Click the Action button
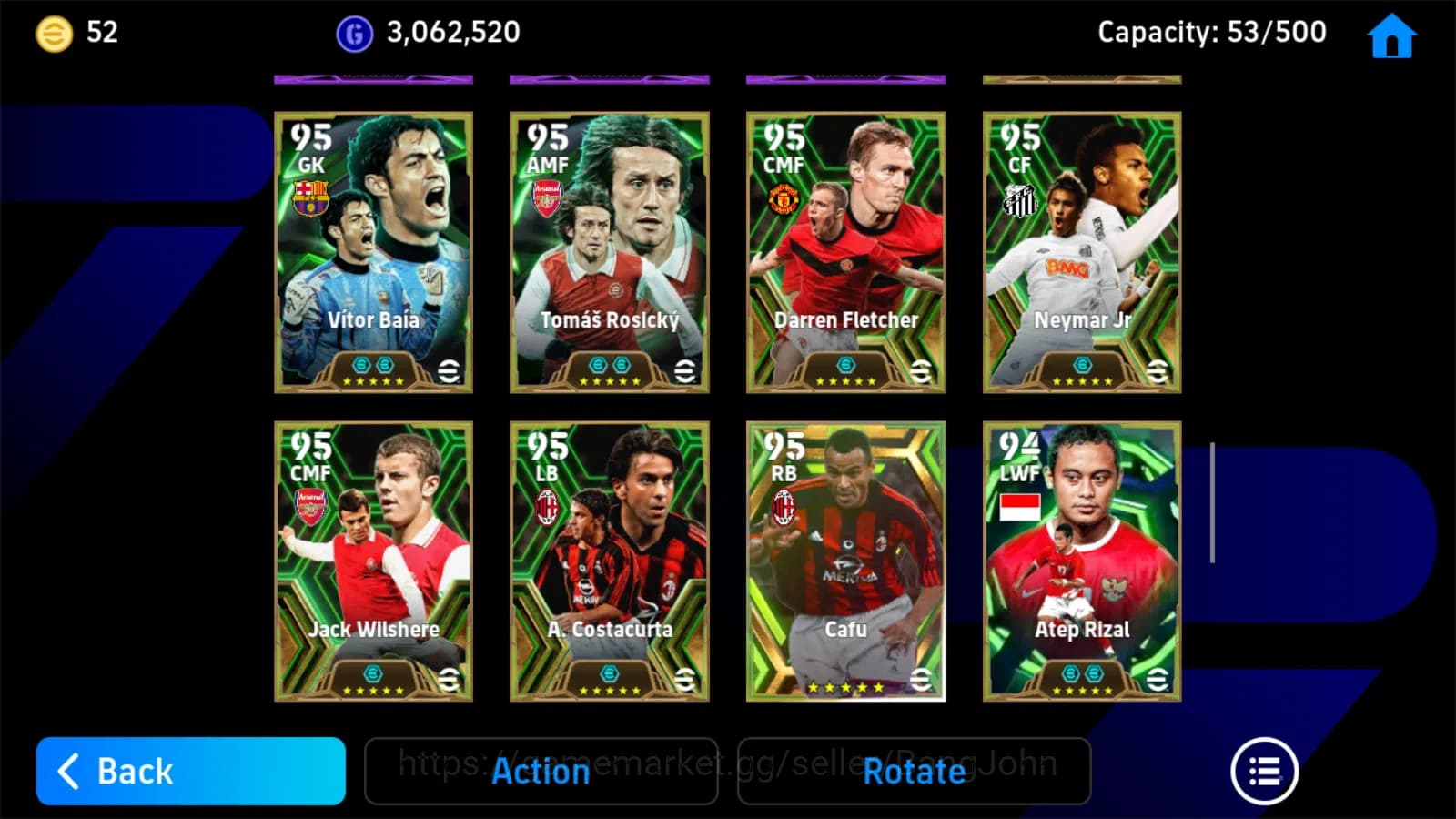Image resolution: width=1456 pixels, height=819 pixels. coord(540,772)
